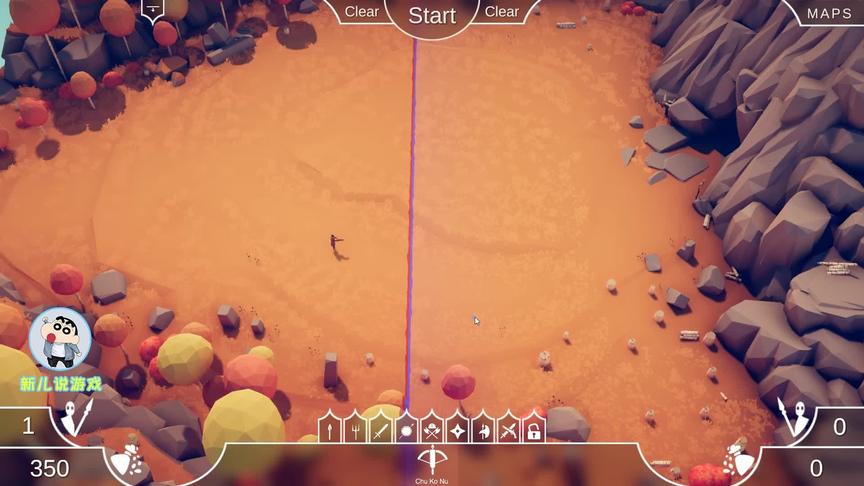The height and width of the screenshot is (486, 864).
Task: Select the crossed swords unit category
Action: pyautogui.click(x=509, y=430)
